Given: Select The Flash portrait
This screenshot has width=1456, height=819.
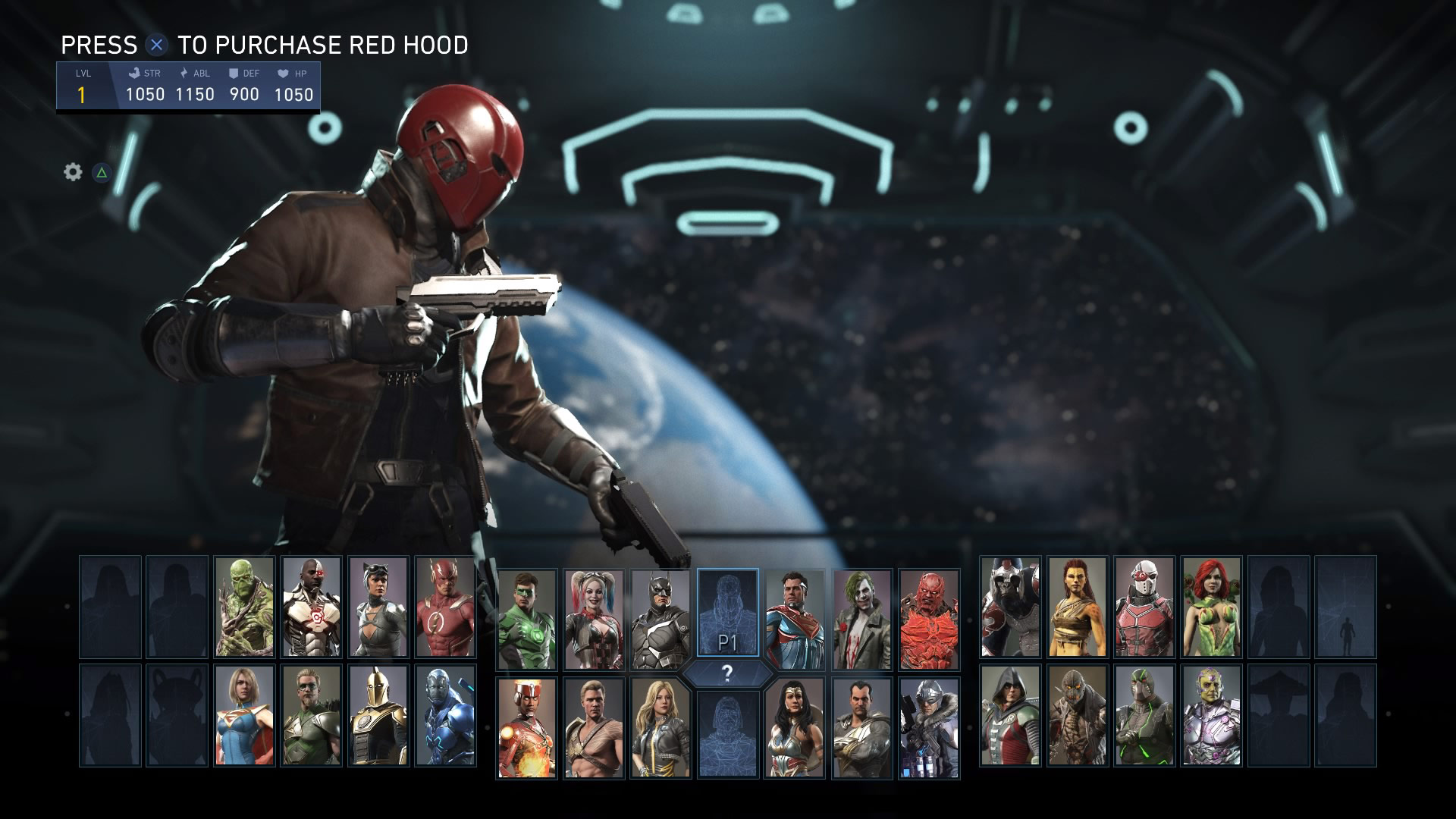Looking at the screenshot, I should click(x=445, y=607).
